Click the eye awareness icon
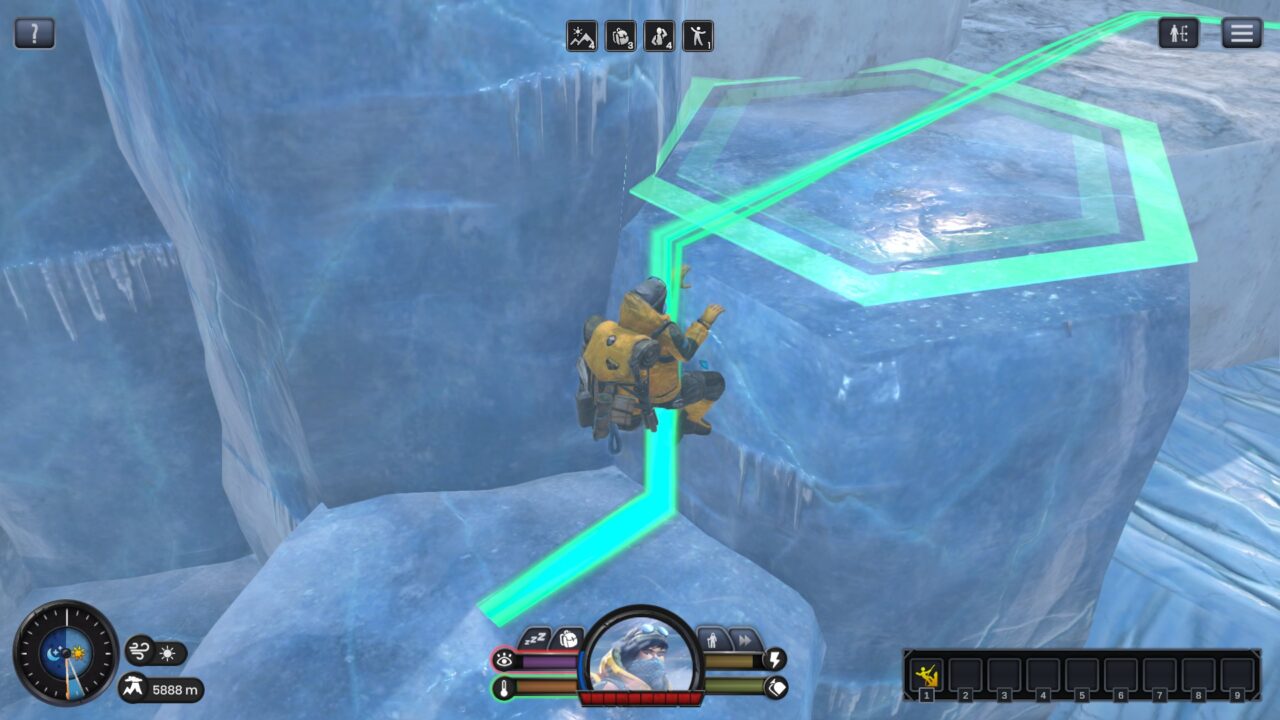This screenshot has width=1280, height=720. 503,660
